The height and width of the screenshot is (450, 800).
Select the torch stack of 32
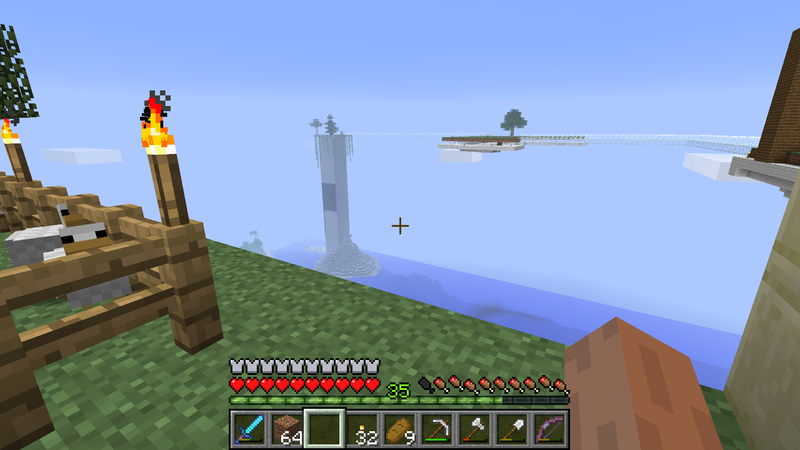pos(362,429)
